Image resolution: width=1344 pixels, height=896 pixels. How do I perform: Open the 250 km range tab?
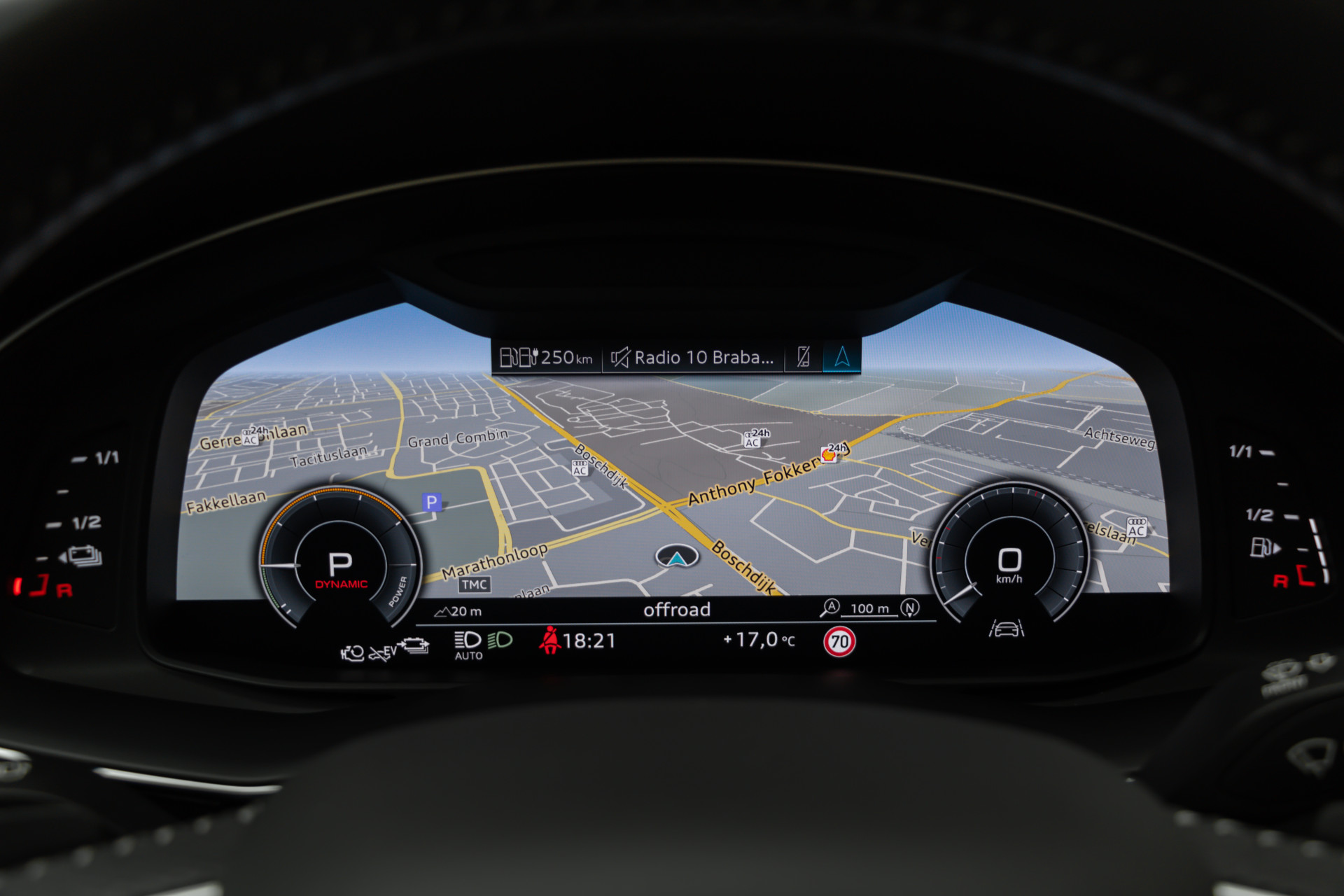[547, 358]
